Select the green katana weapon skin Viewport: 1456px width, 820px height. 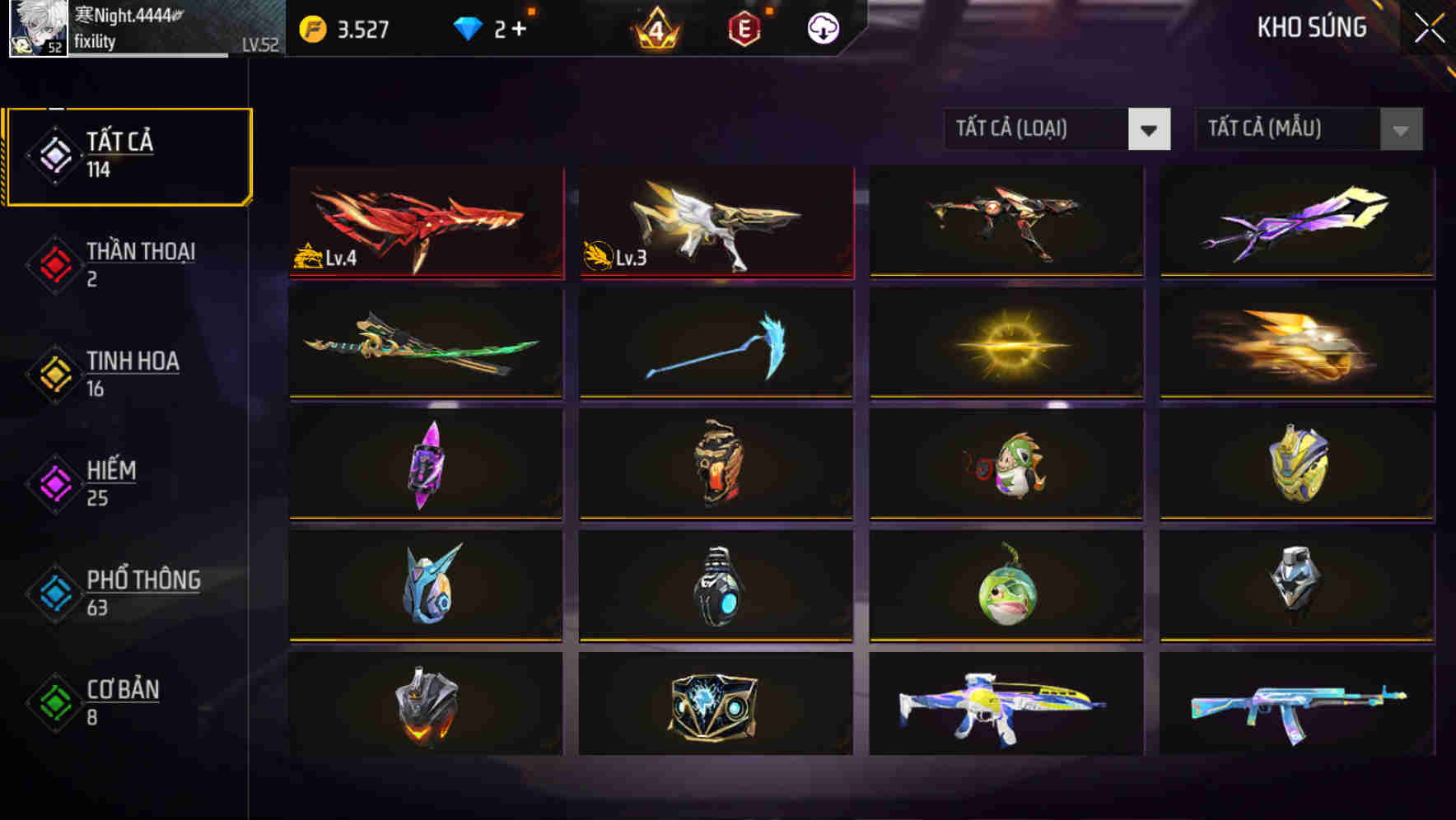pyautogui.click(x=426, y=343)
